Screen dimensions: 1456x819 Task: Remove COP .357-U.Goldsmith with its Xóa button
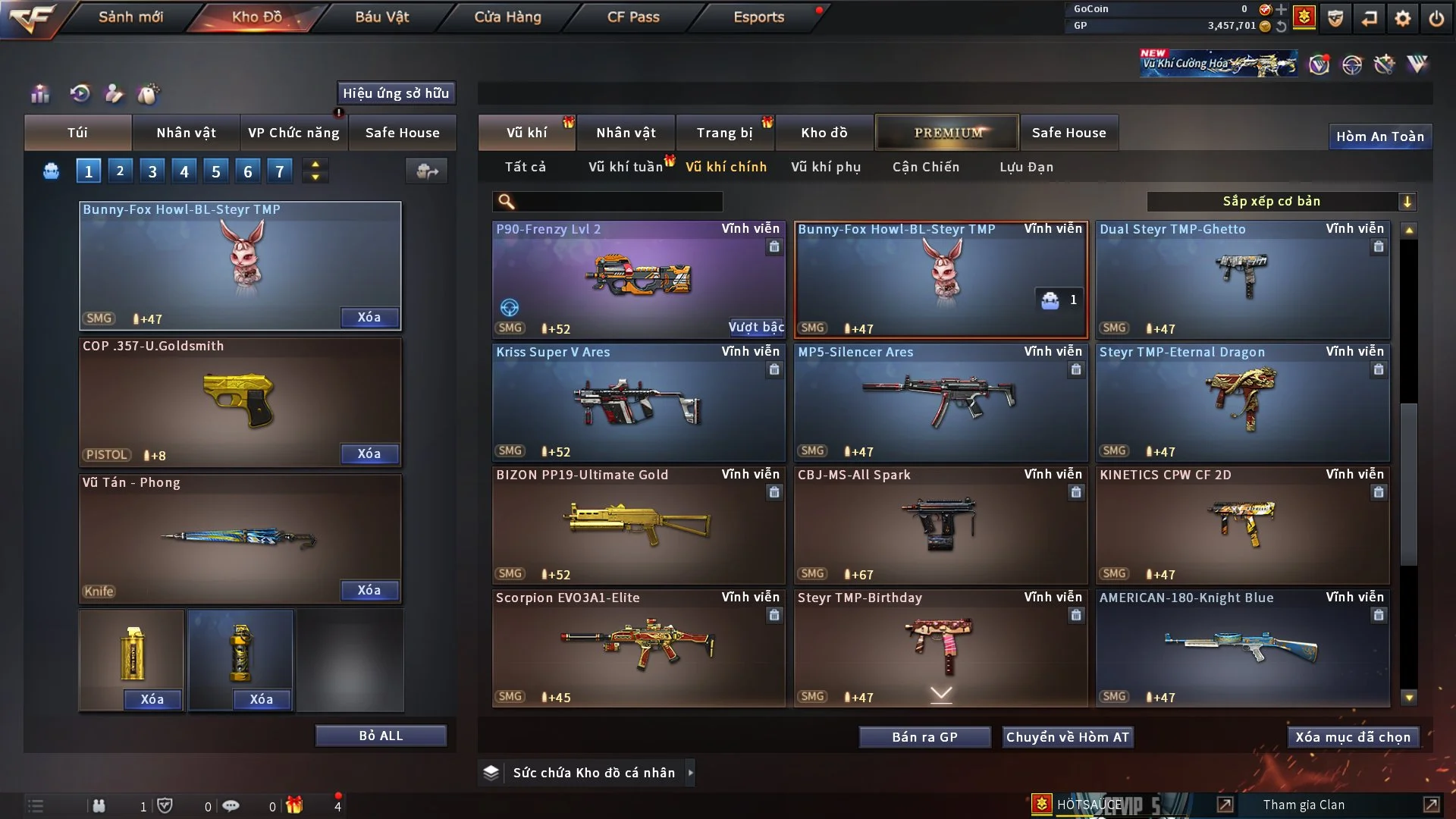click(x=369, y=453)
